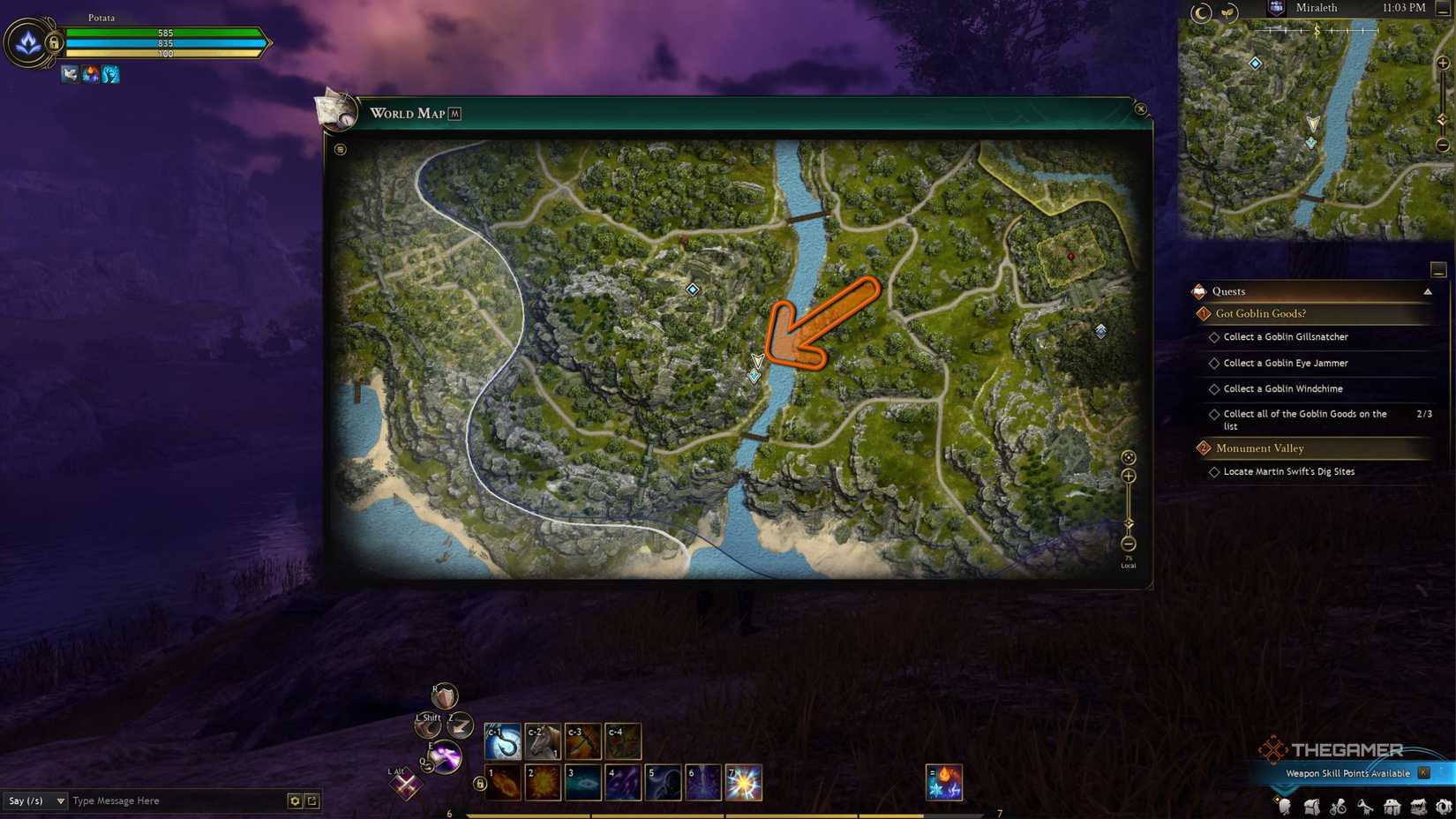Open the character equipment panel helmet icon
Screen dimensions: 1456x819
tap(1283, 805)
